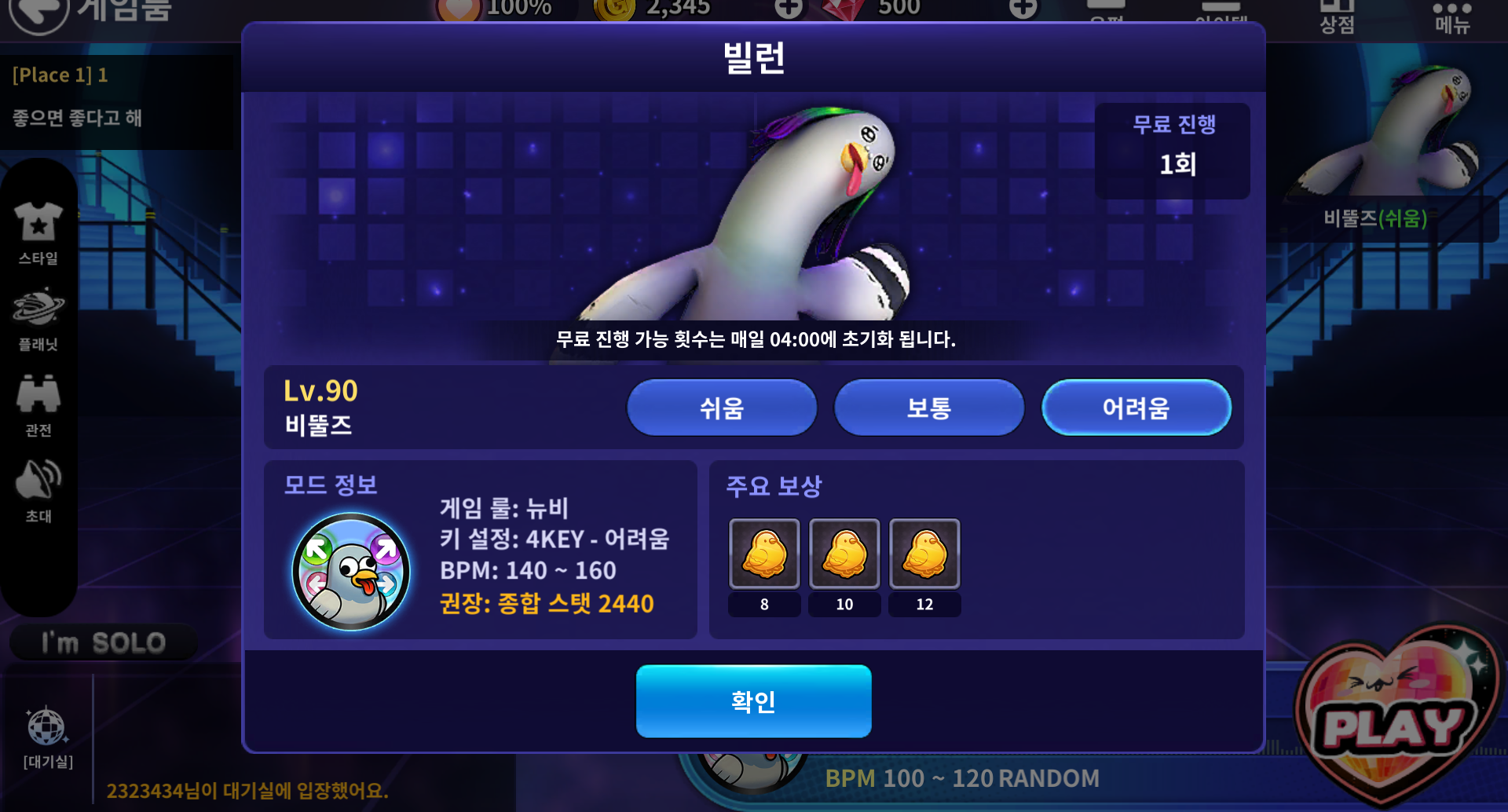Confirm with the 확인 button
The width and height of the screenshot is (1508, 812).
[x=753, y=700]
